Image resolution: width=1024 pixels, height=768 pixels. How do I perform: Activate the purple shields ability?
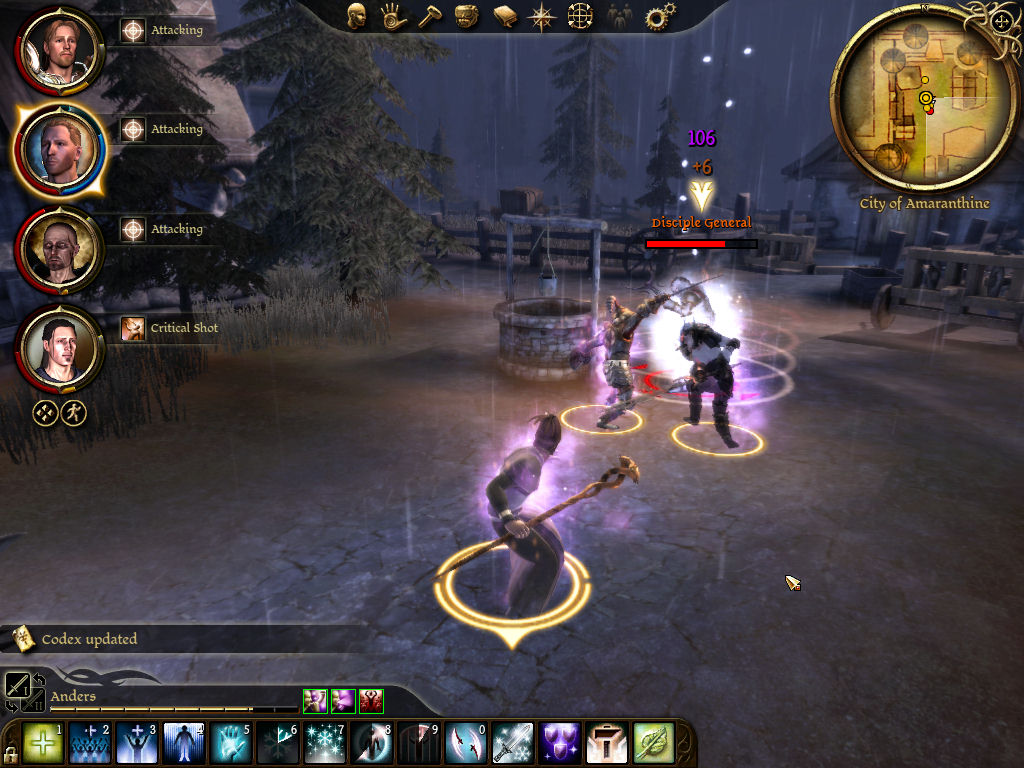click(x=560, y=744)
